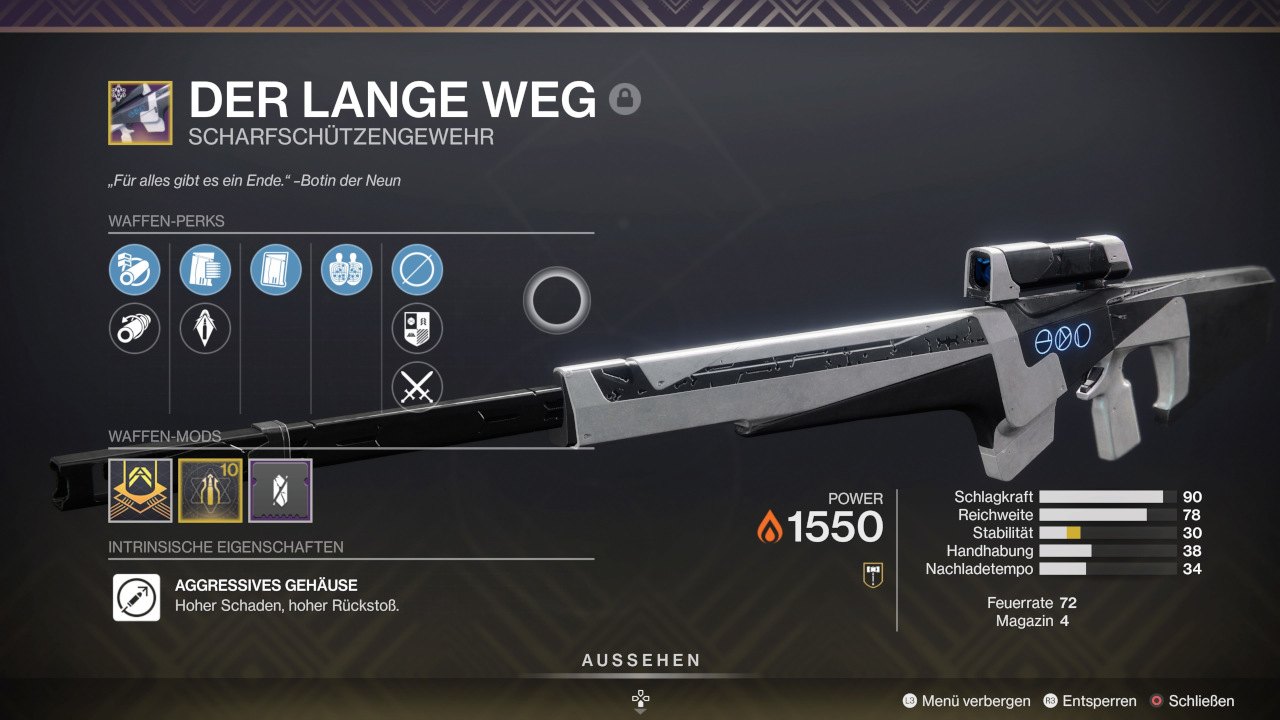1280x720 pixels.
Task: Inspect the Aggressives Gehäuse intrinsic icon
Action: 137,597
